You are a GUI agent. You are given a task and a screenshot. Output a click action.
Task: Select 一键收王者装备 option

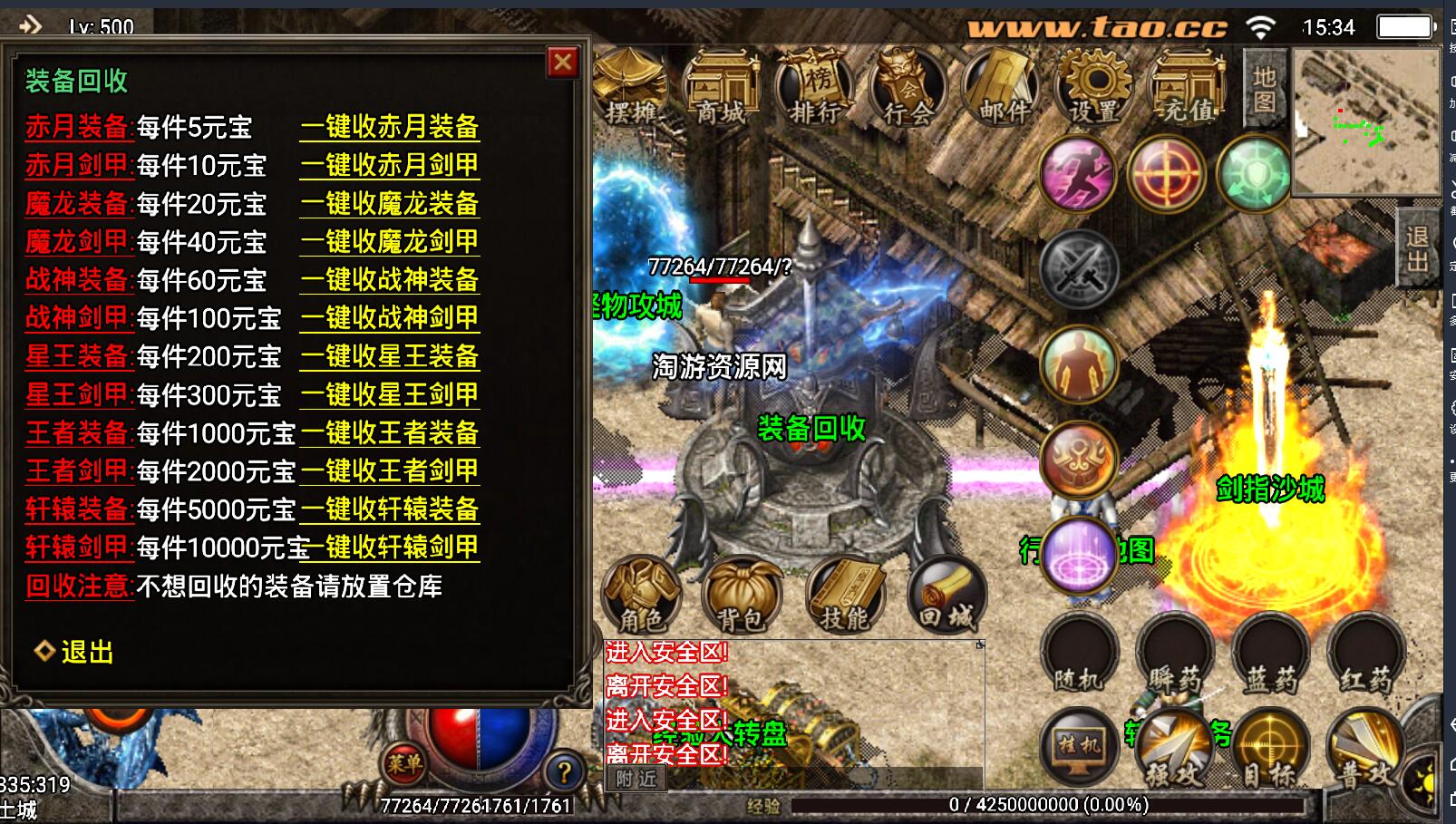coord(390,433)
